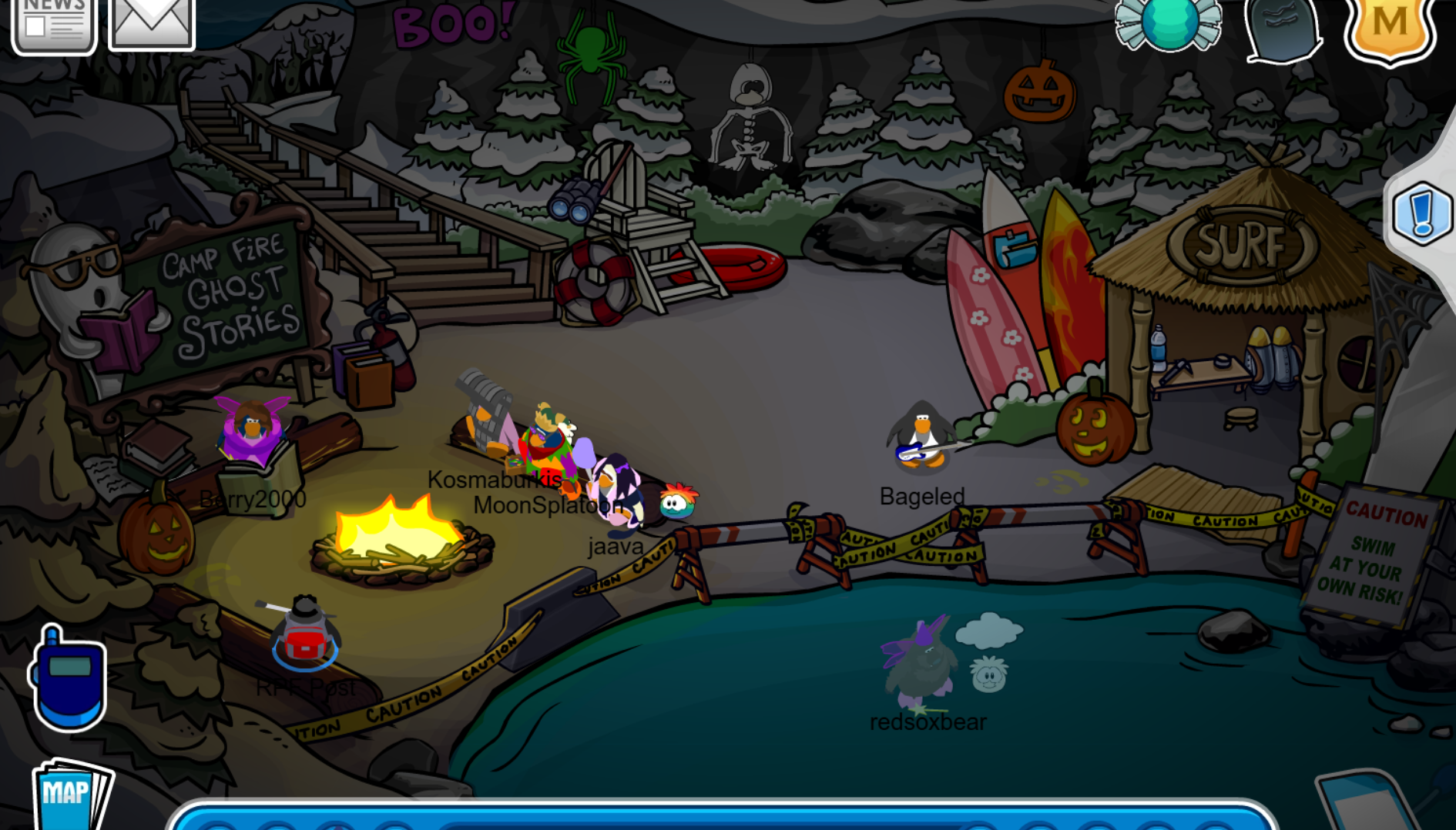1456x830 pixels.
Task: Click the candy collection icon
Action: click(1168, 25)
